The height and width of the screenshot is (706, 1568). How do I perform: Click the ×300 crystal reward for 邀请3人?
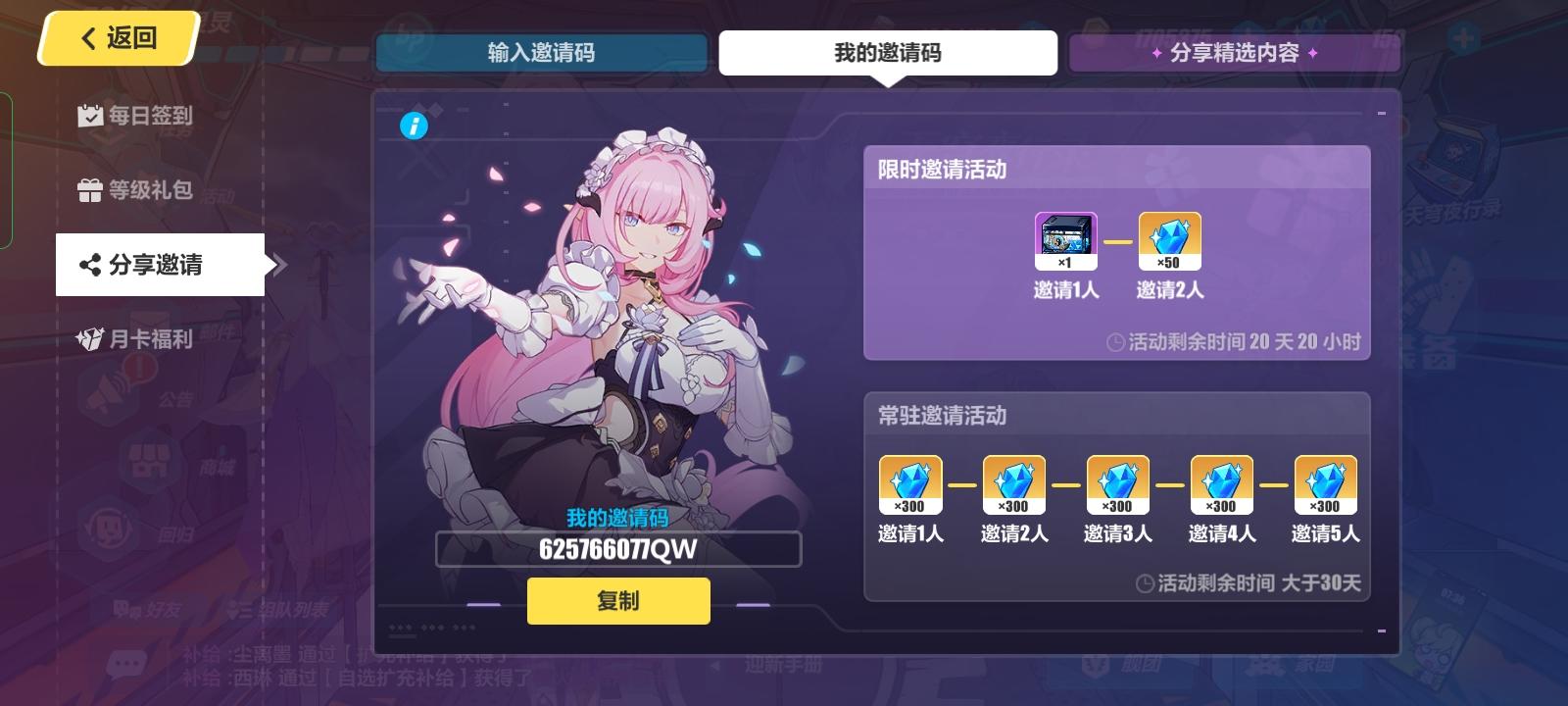(x=1117, y=483)
